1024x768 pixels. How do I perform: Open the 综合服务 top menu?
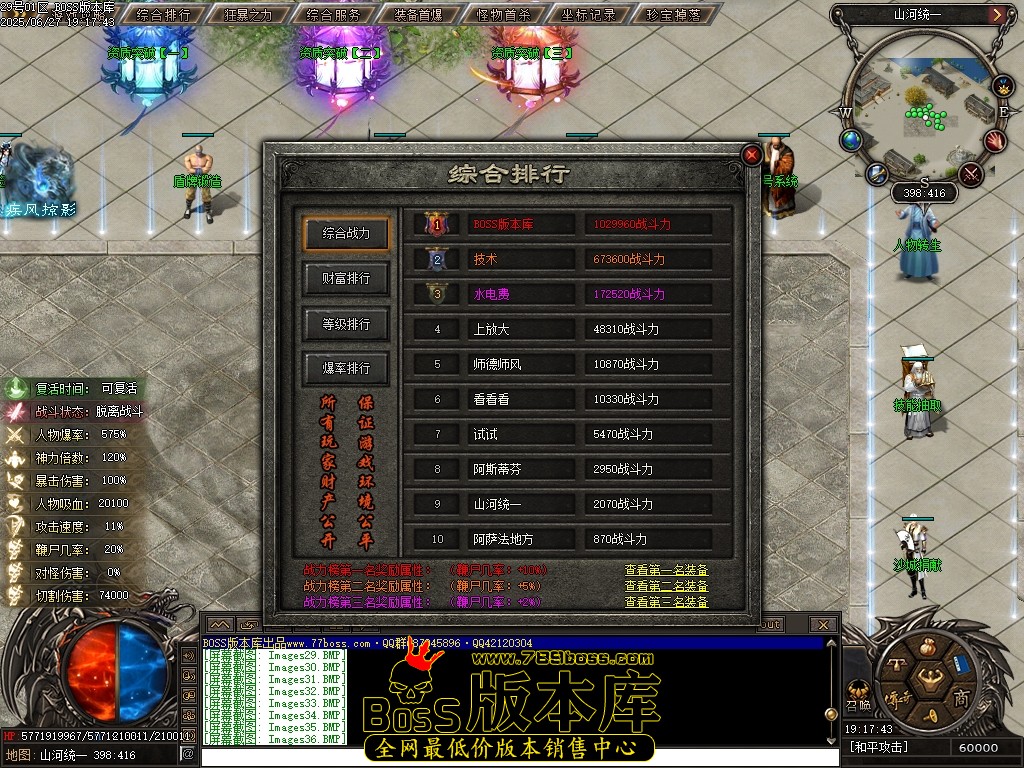click(x=333, y=15)
